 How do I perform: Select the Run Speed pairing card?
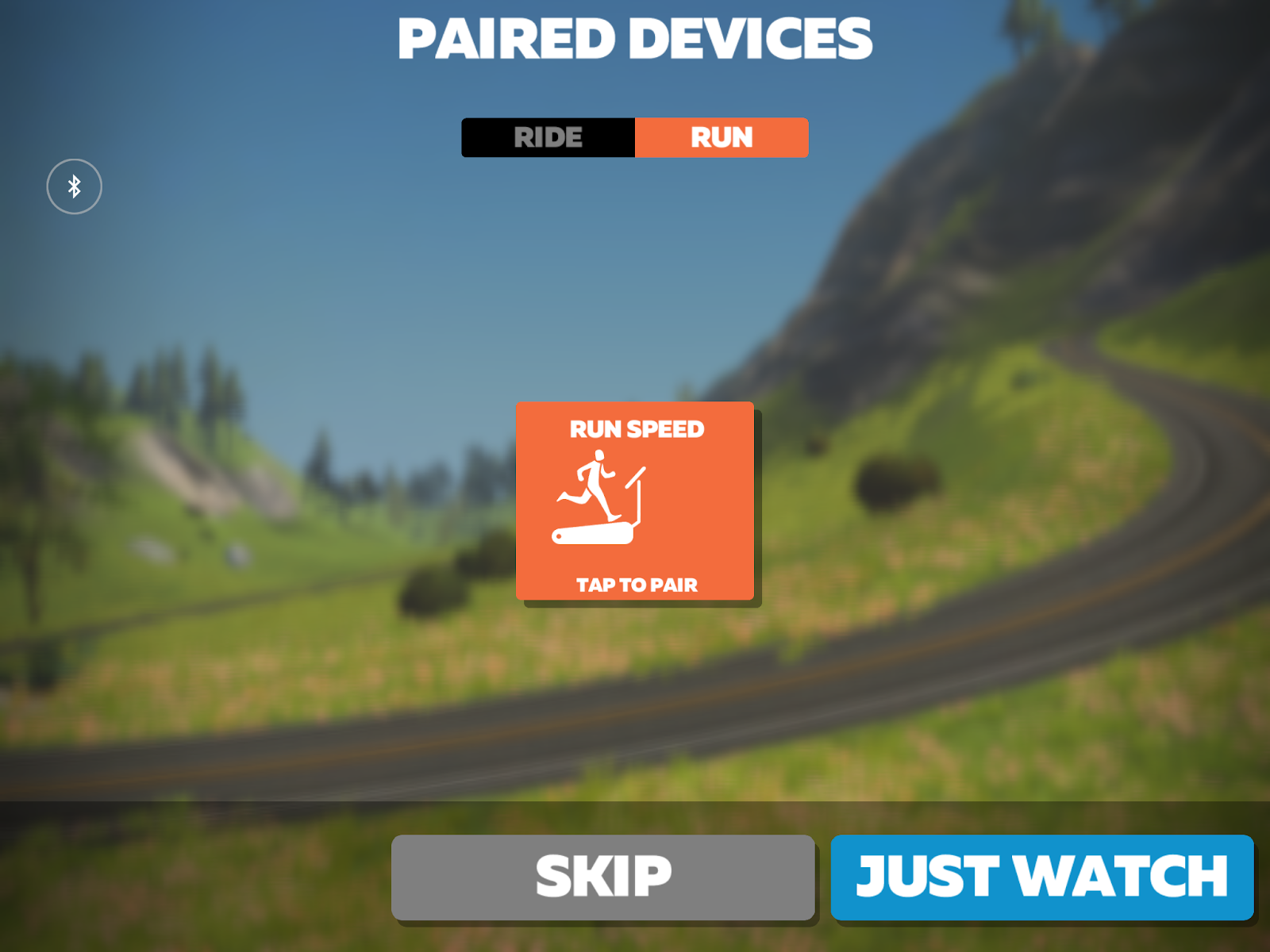point(635,500)
